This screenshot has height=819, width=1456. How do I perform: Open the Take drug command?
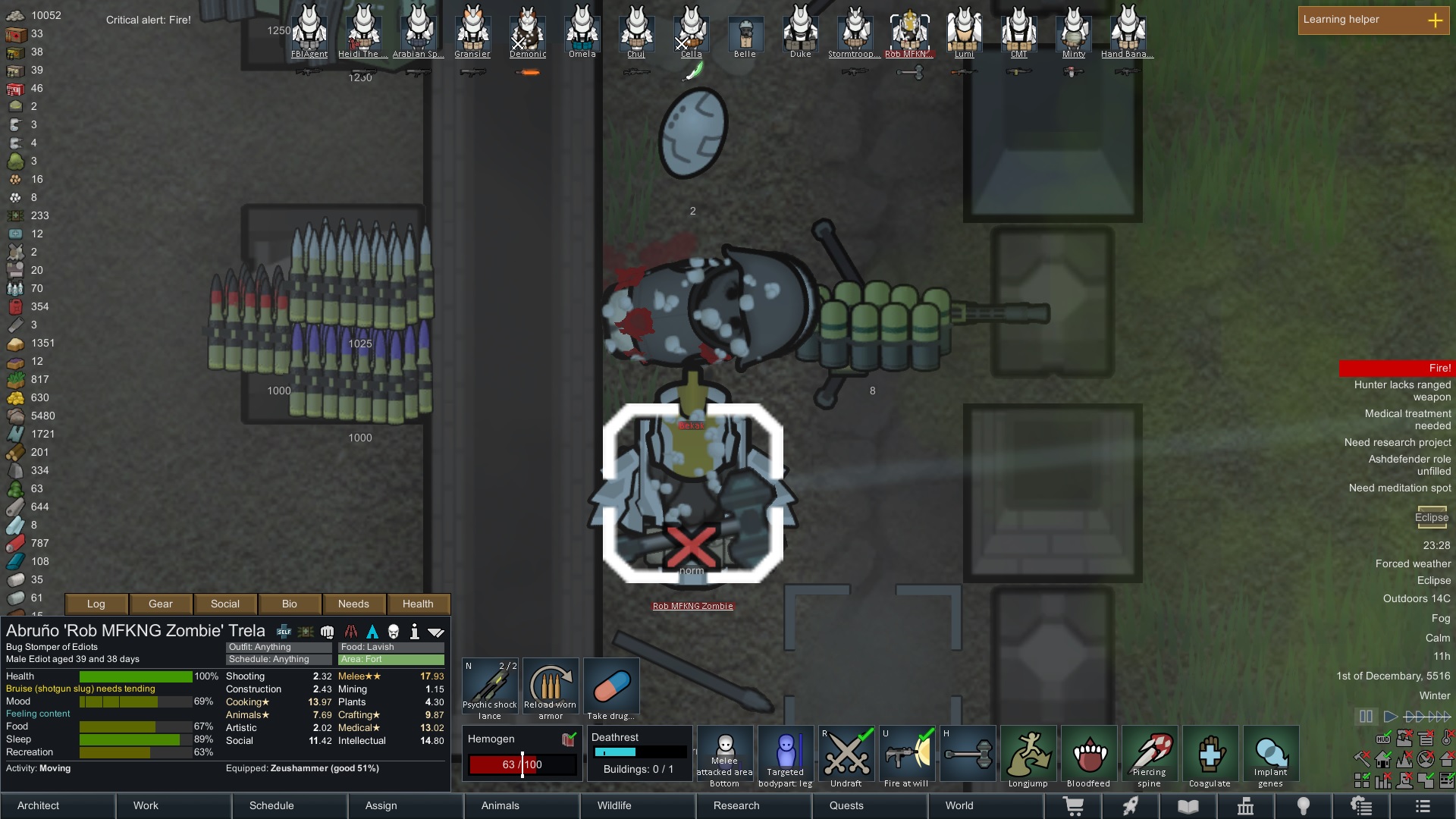coord(611,689)
